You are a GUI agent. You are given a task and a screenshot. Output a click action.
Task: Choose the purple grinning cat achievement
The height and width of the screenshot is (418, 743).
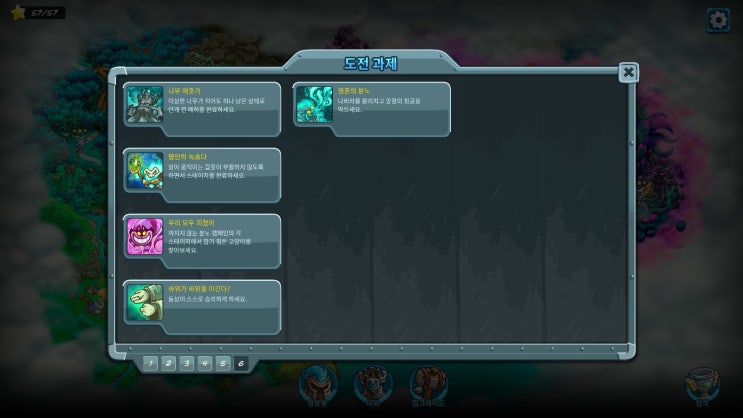click(202, 236)
